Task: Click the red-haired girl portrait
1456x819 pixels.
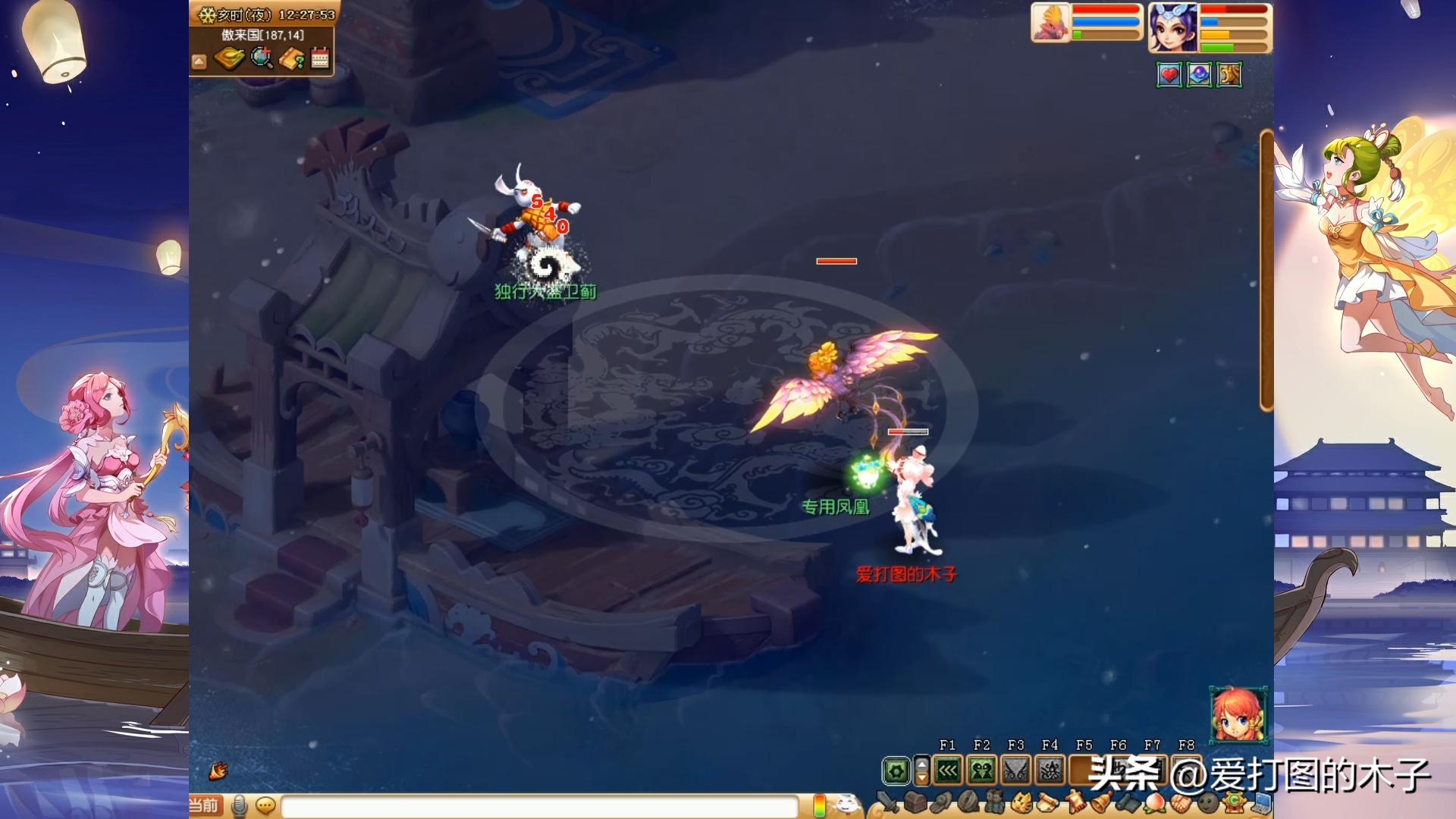Action: [1238, 714]
